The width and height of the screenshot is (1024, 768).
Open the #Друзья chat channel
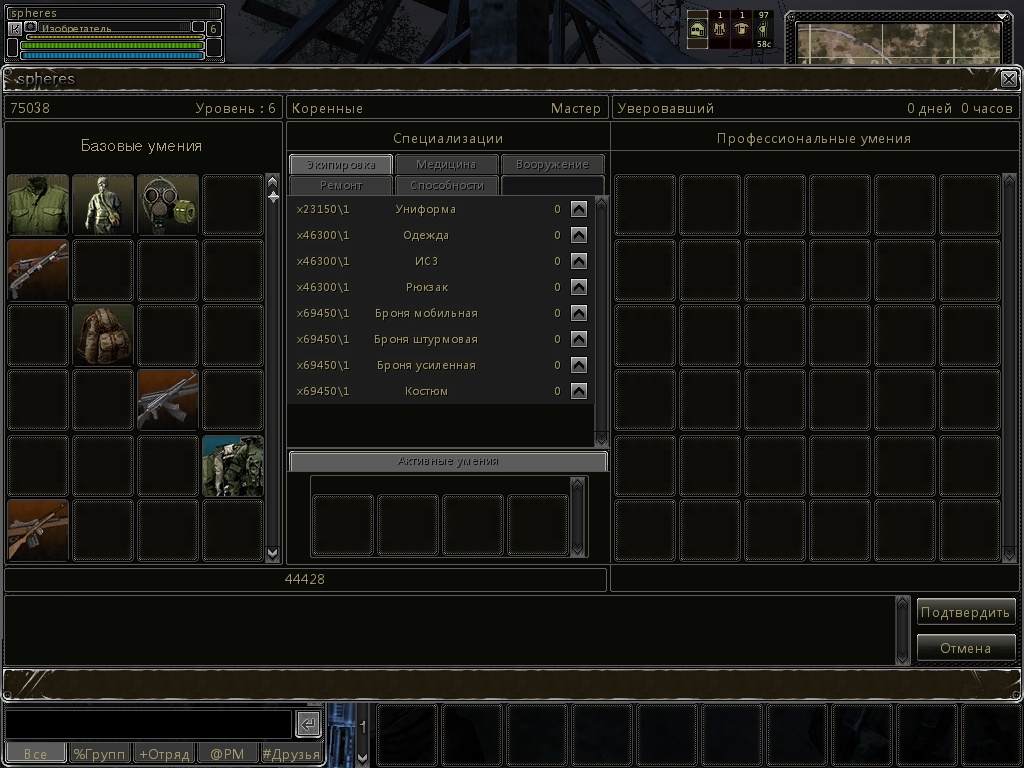[x=292, y=754]
